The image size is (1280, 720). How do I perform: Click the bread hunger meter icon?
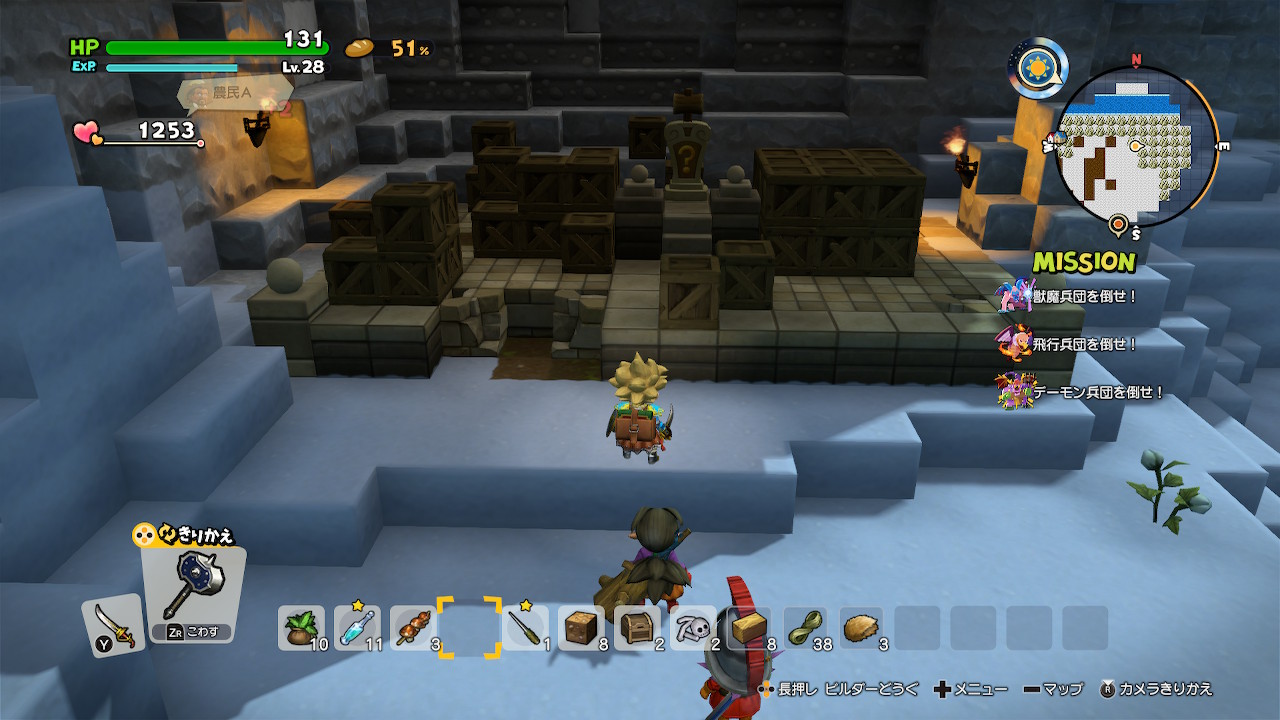click(x=361, y=48)
